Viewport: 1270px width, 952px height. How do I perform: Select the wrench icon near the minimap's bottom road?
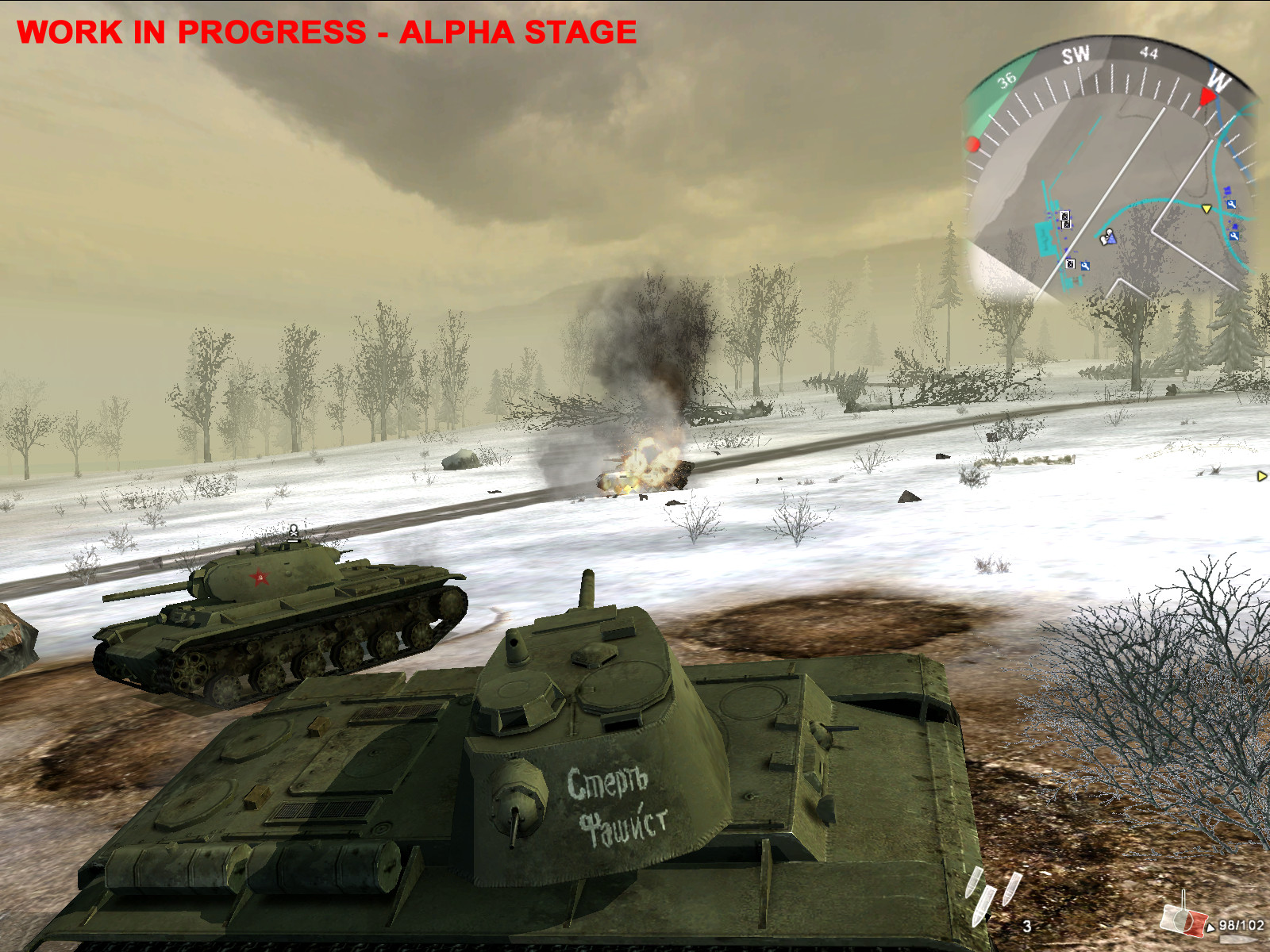1085,265
